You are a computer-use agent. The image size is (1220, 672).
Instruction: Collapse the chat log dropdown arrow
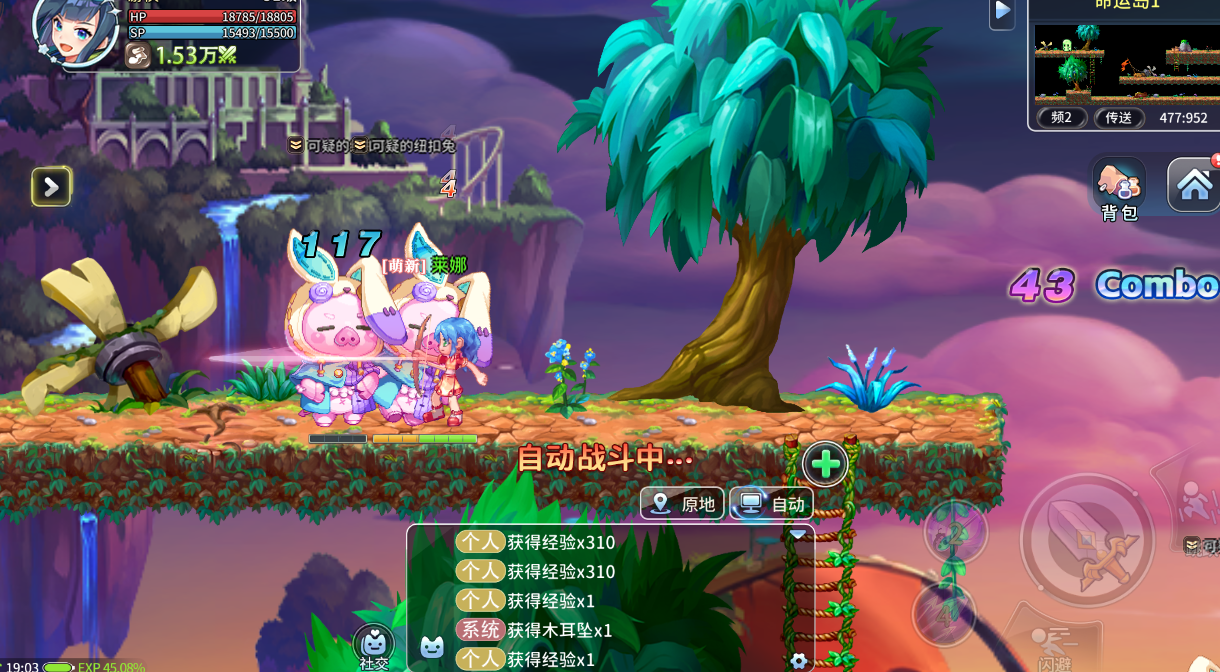click(x=797, y=535)
